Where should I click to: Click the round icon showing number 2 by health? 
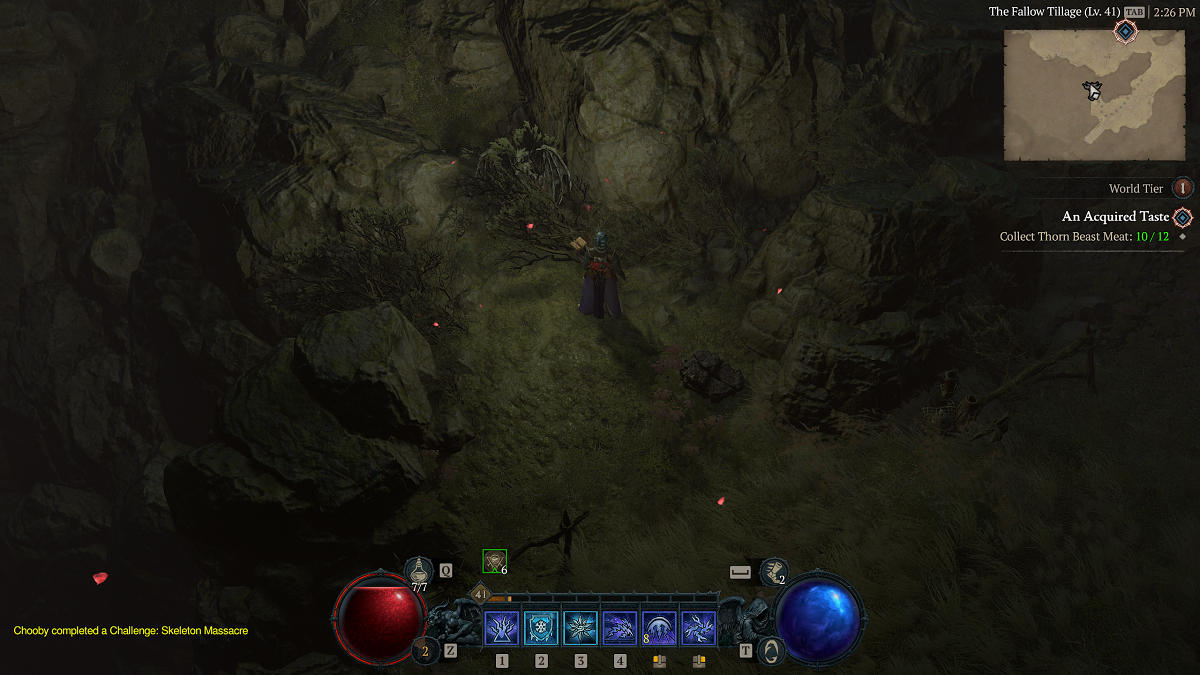coord(424,650)
